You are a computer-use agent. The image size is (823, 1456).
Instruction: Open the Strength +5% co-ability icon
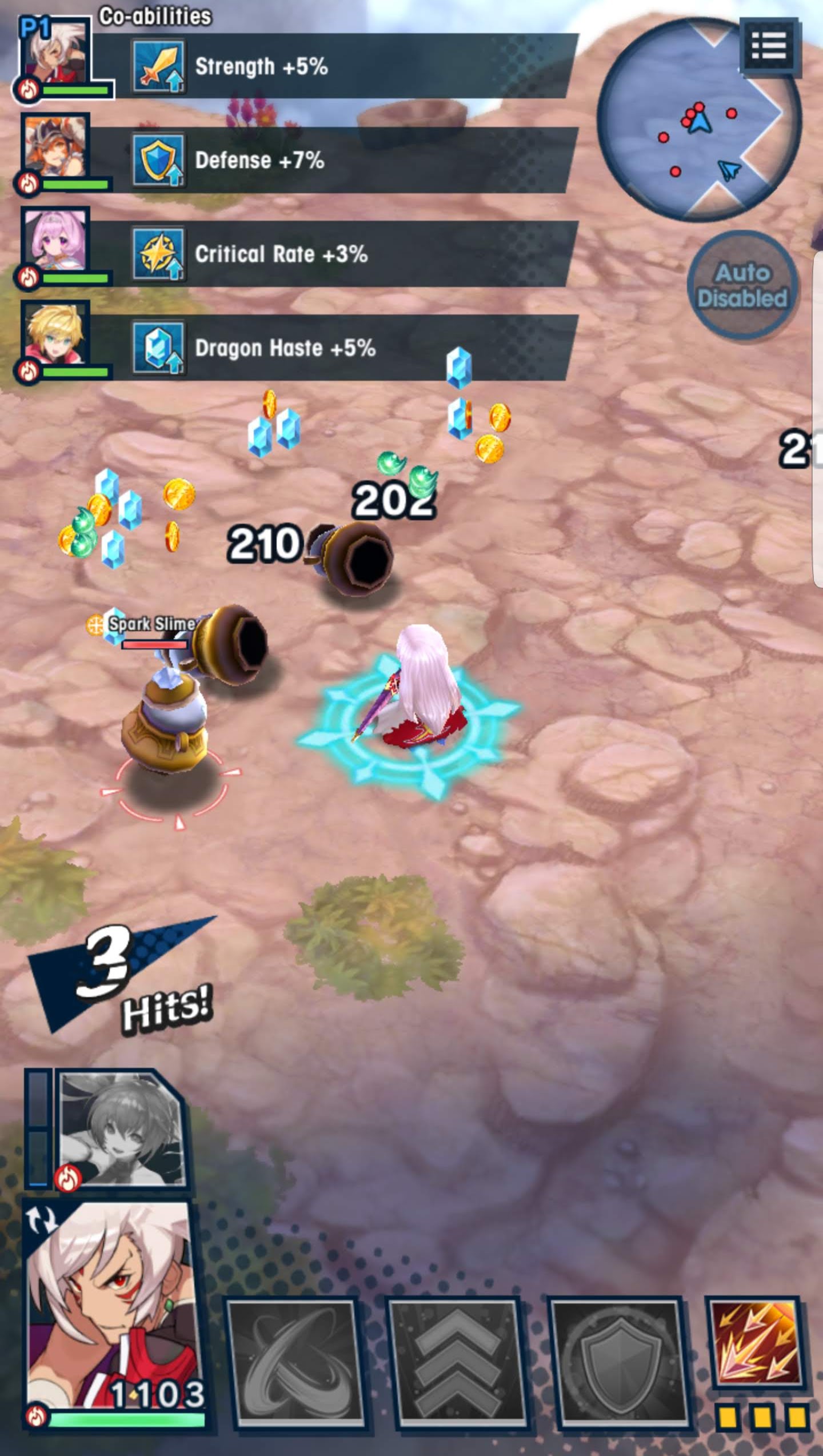158,66
